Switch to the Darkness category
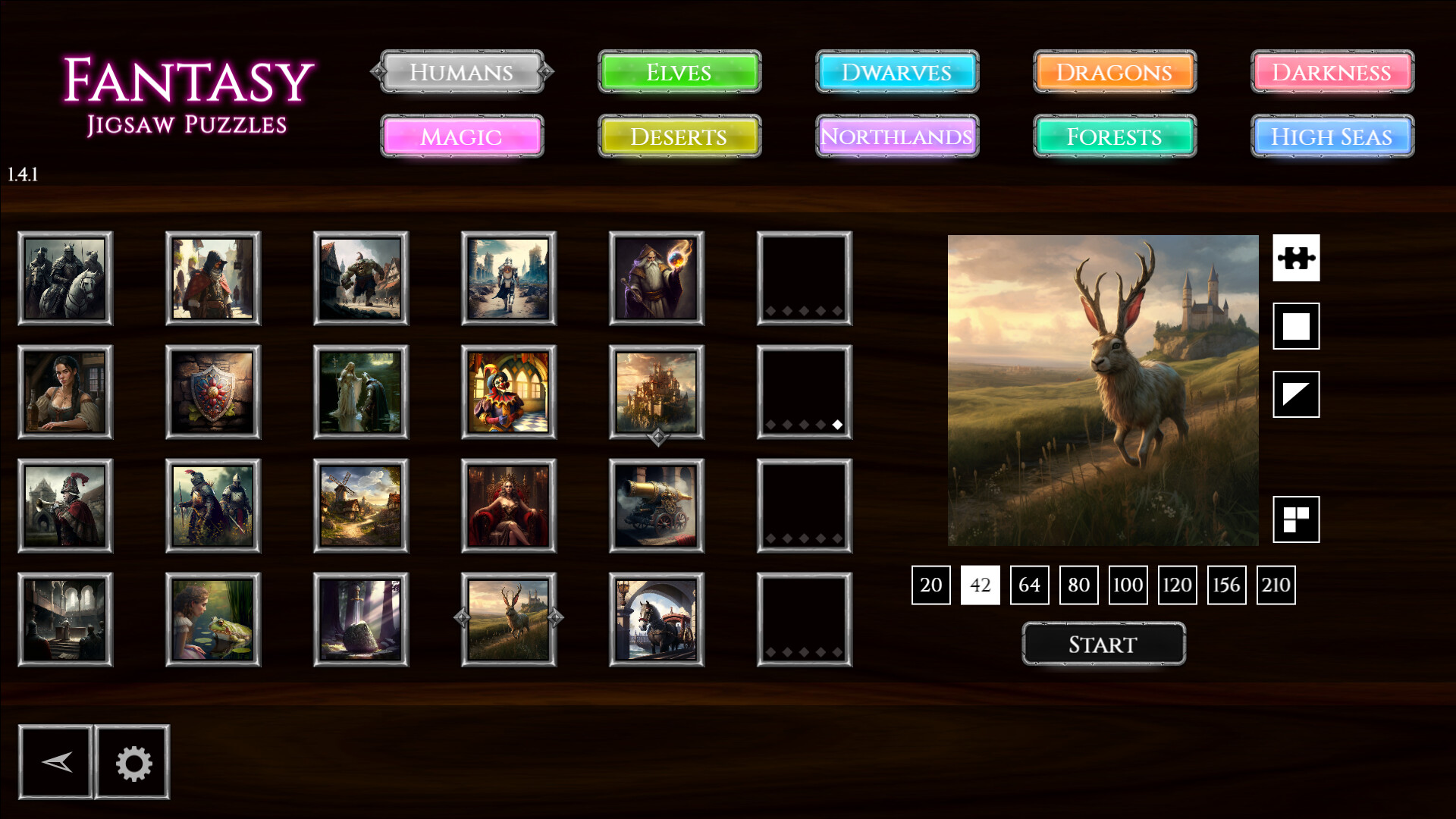1456x819 pixels. pos(1331,72)
